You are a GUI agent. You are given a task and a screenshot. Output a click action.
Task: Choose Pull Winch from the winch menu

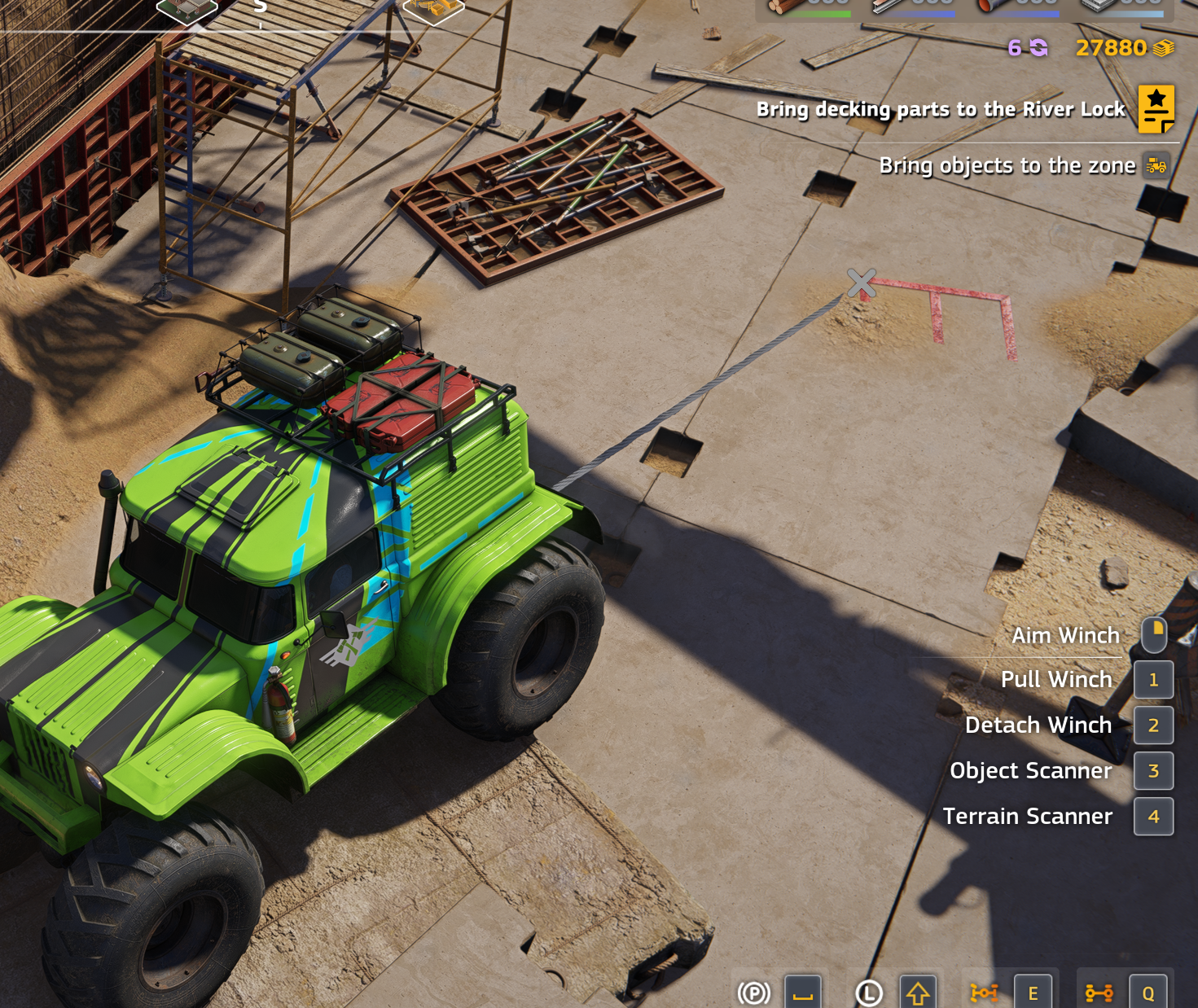[1055, 680]
